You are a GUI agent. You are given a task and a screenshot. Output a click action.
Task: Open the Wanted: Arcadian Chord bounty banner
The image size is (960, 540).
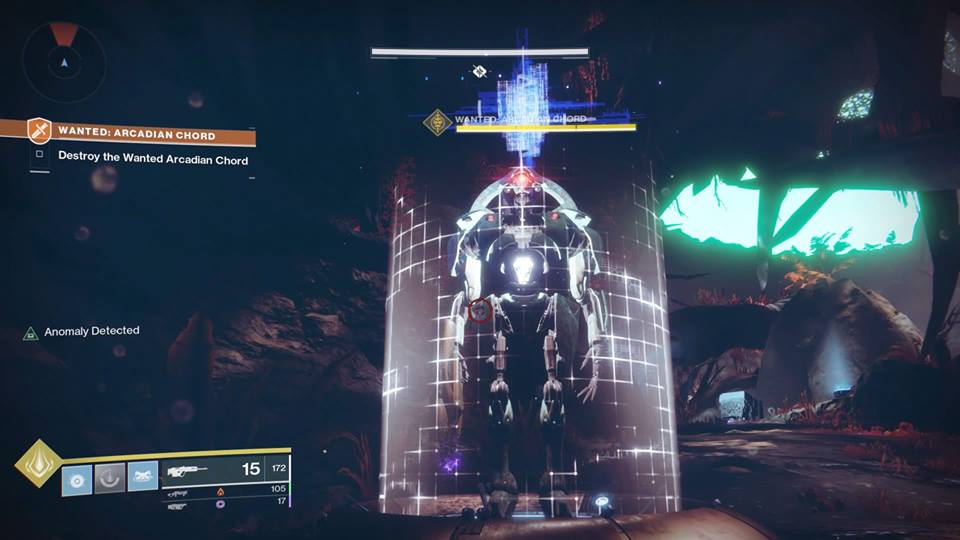click(135, 132)
